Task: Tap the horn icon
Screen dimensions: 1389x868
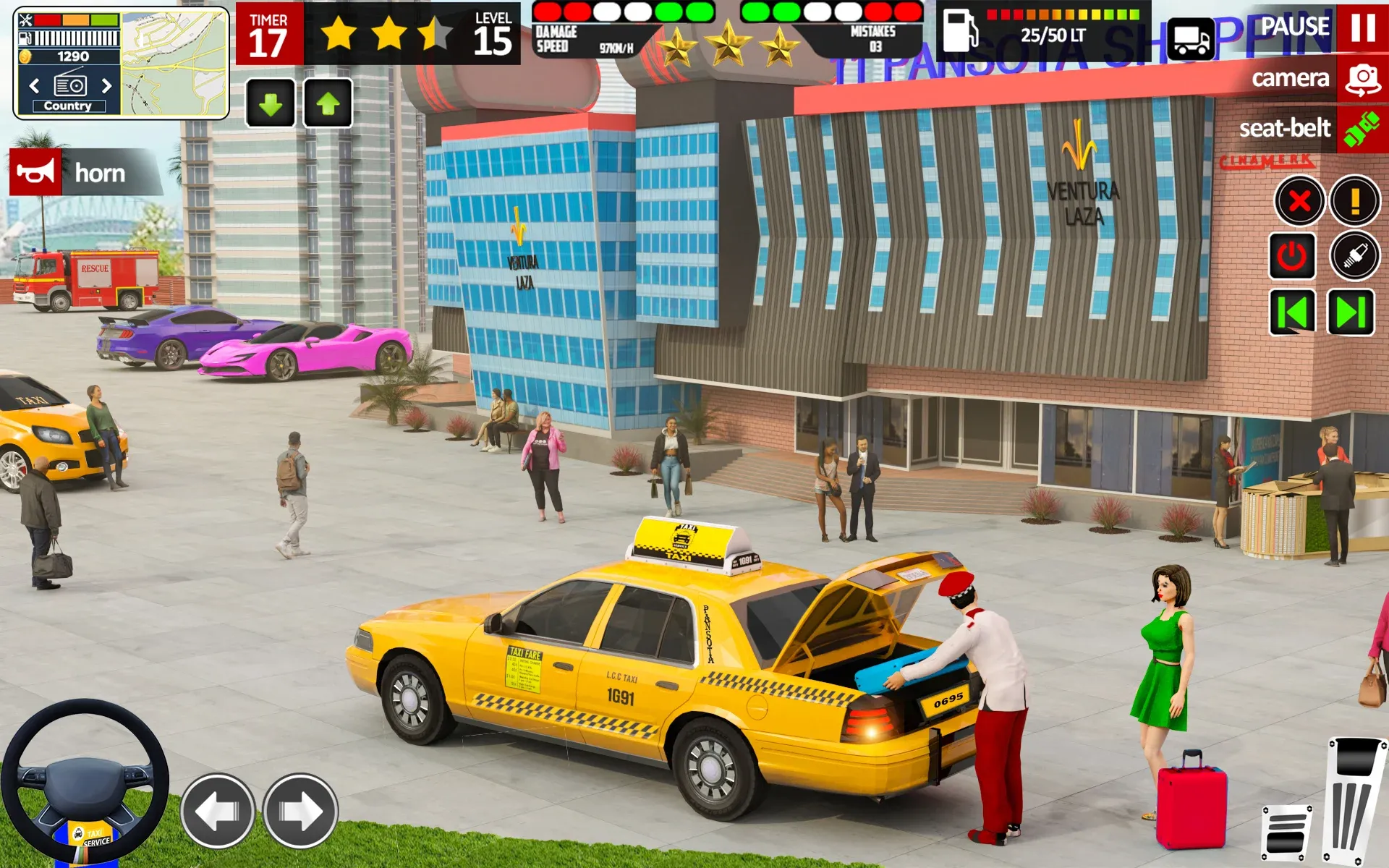Action: point(34,173)
